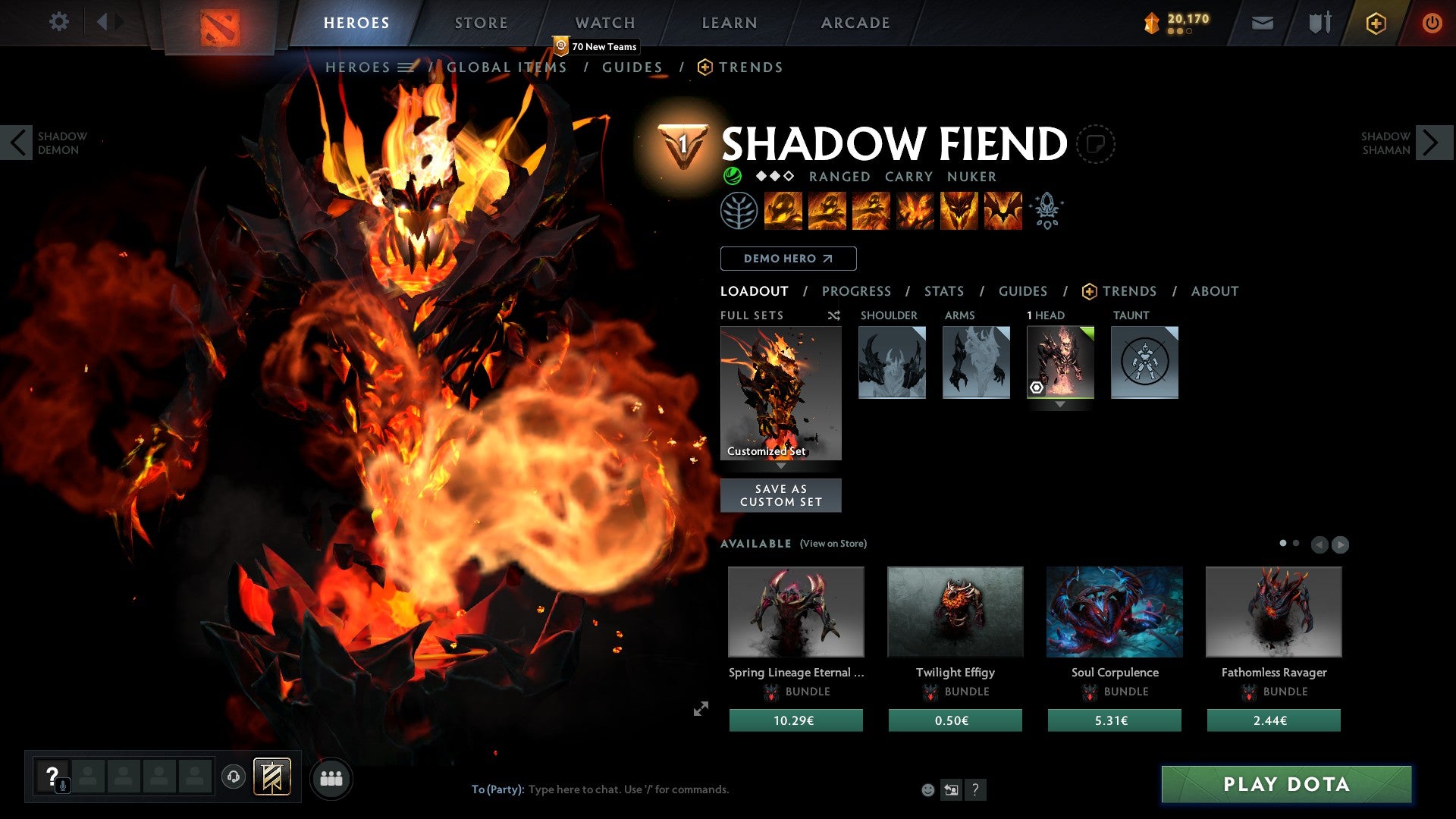This screenshot has width=1456, height=819.
Task: Open the voice chat headset icon
Action: coord(234,778)
